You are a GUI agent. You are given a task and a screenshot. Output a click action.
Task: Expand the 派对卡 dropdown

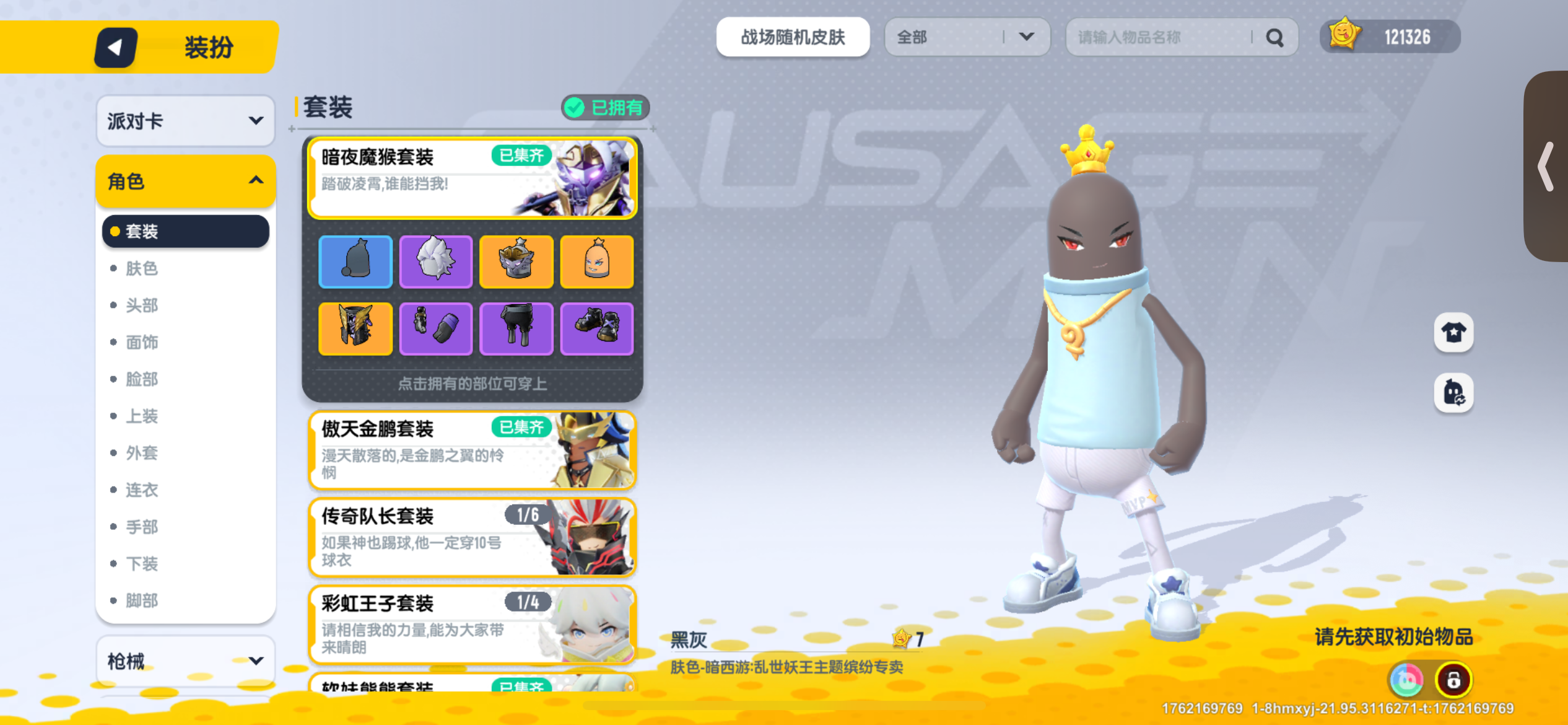click(185, 121)
